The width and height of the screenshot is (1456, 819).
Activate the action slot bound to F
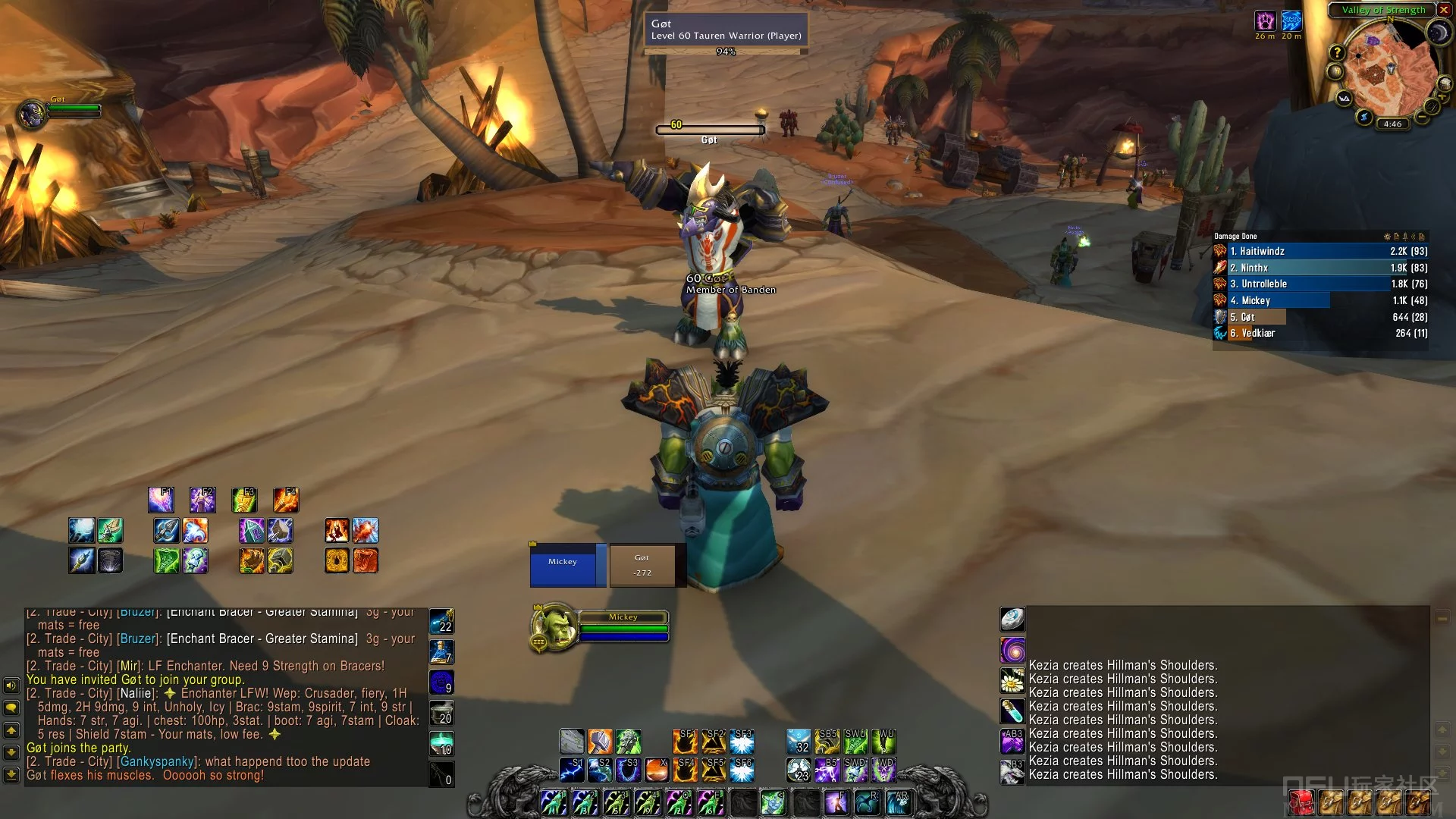(x=836, y=802)
